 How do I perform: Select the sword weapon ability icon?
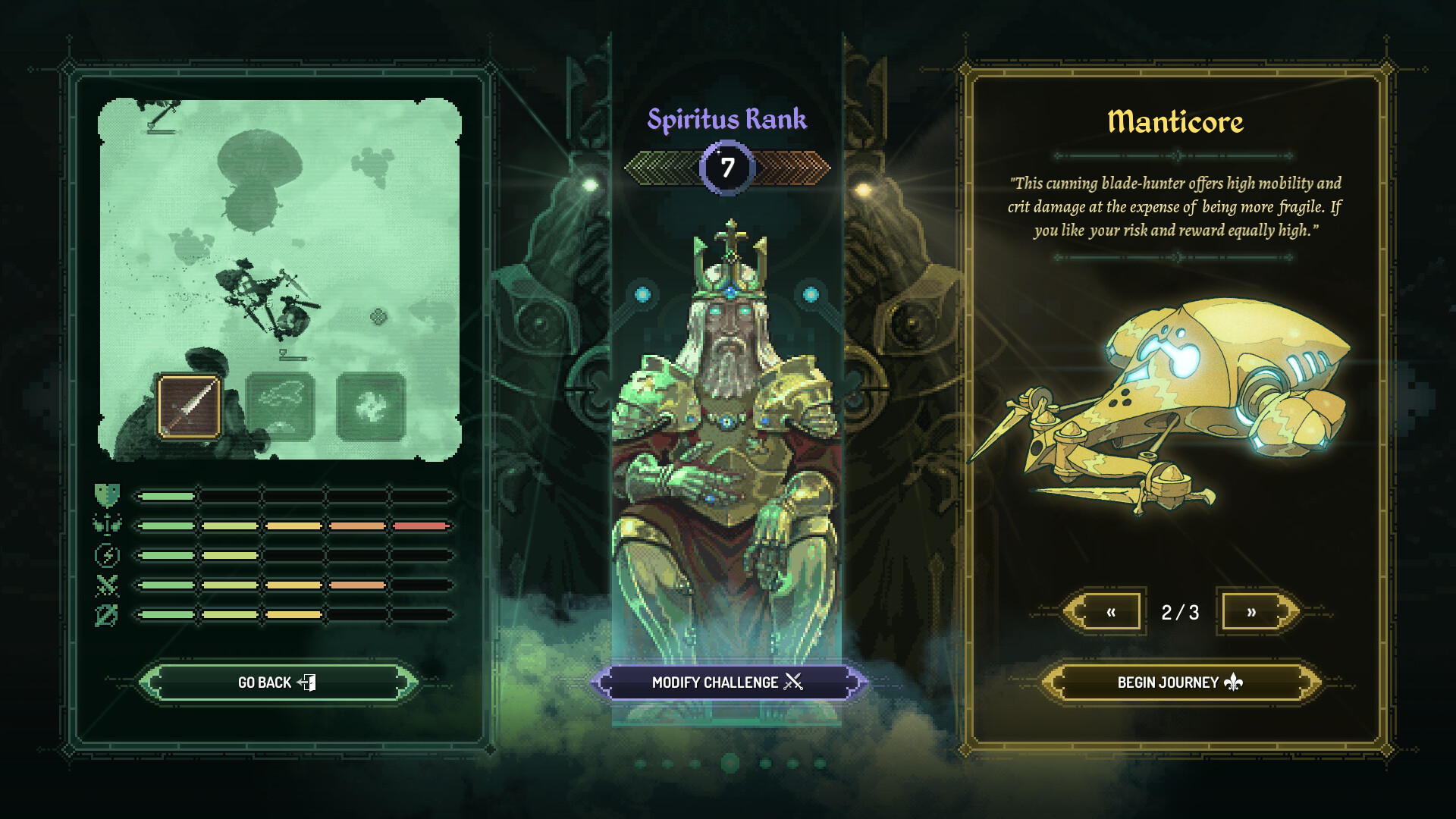(x=189, y=406)
